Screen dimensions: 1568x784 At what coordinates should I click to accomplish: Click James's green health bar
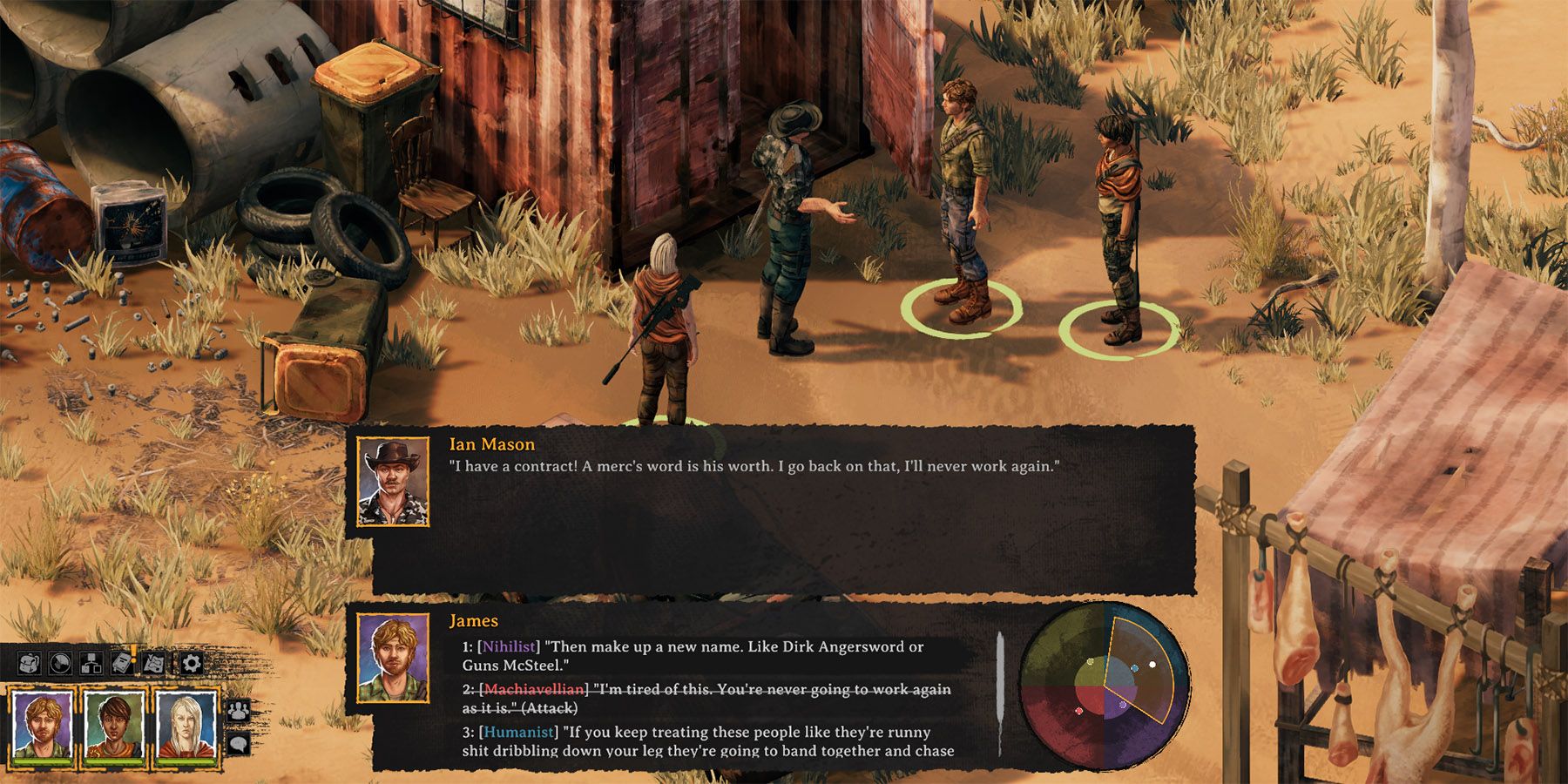[x=43, y=760]
